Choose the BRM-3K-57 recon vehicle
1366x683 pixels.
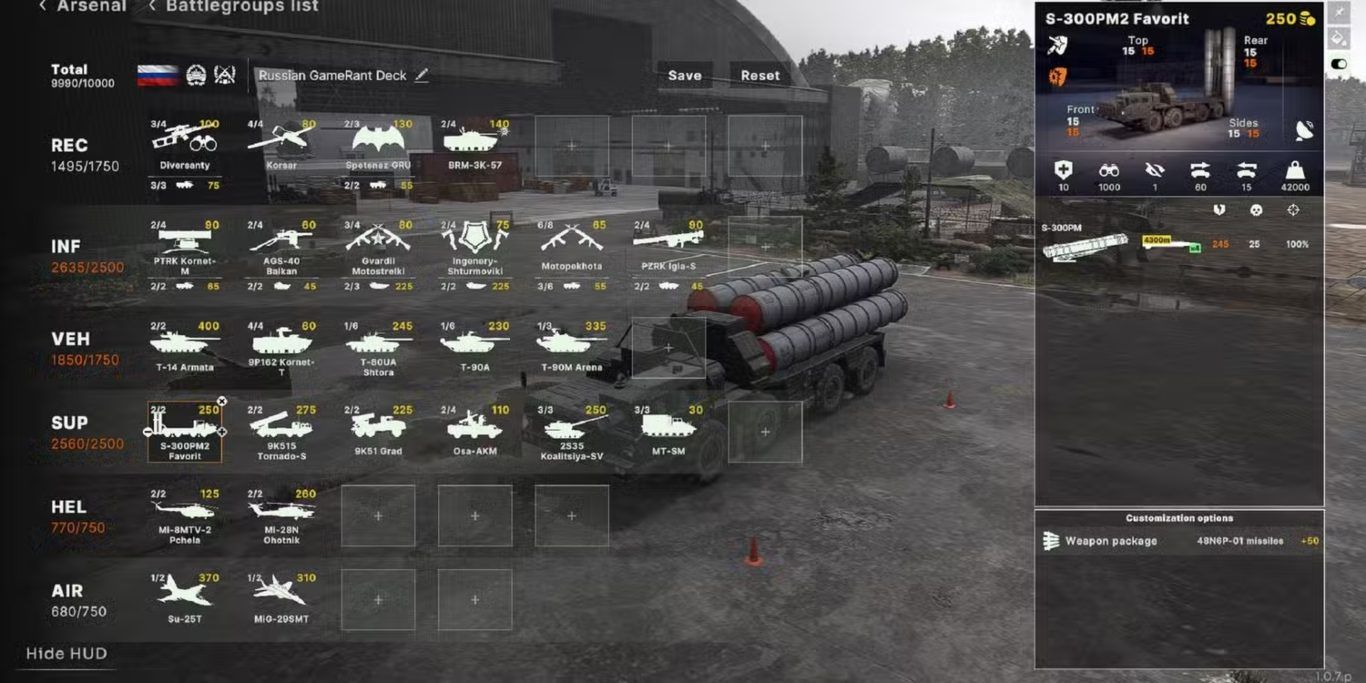click(x=475, y=145)
